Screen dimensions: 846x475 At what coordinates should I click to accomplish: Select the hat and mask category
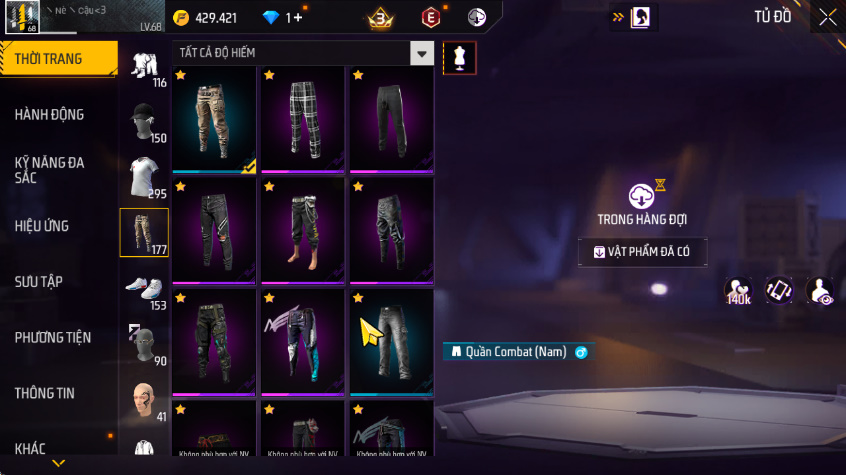[x=145, y=122]
